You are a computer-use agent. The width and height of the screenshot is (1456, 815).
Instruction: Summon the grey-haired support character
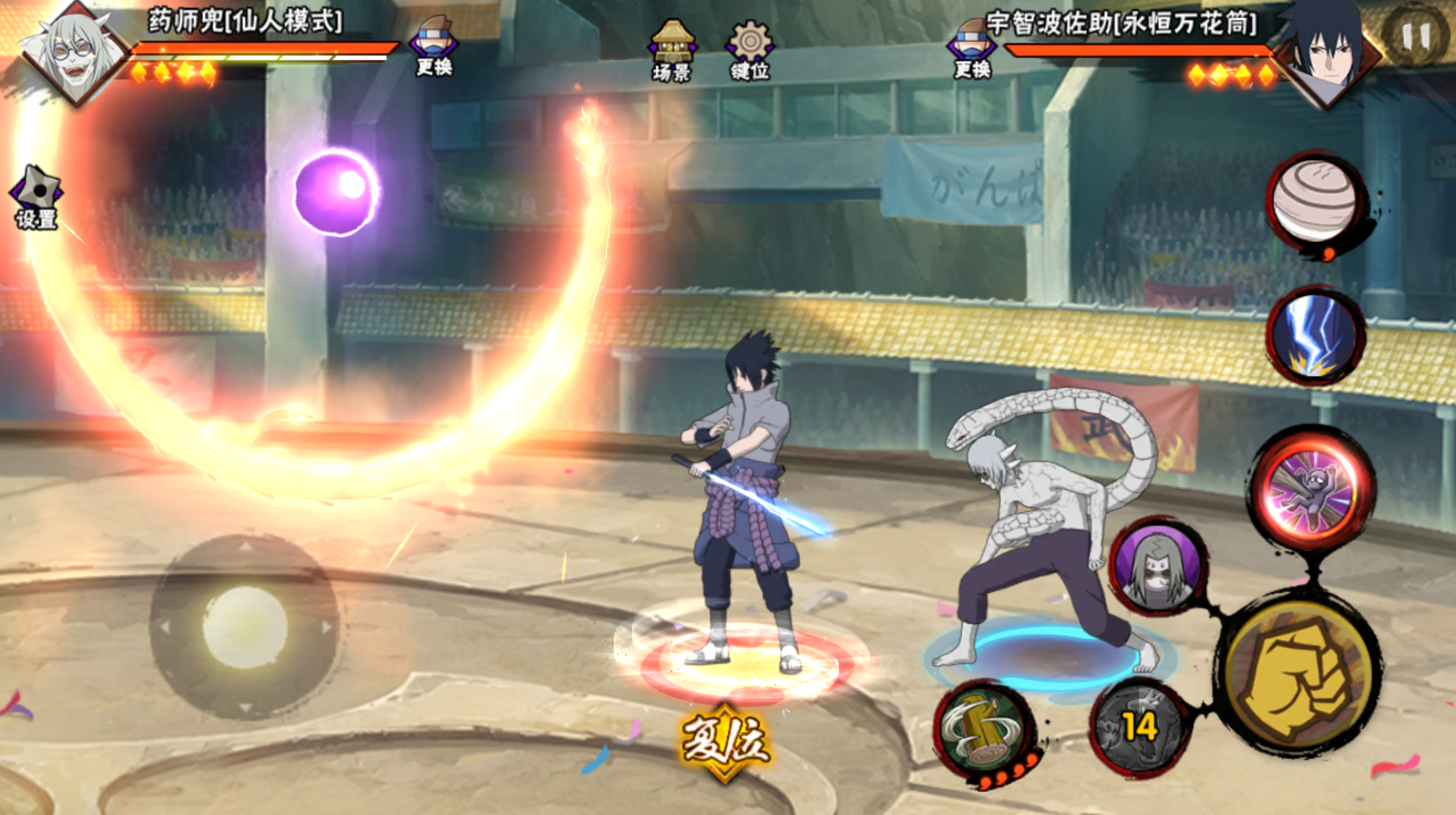tap(1157, 567)
